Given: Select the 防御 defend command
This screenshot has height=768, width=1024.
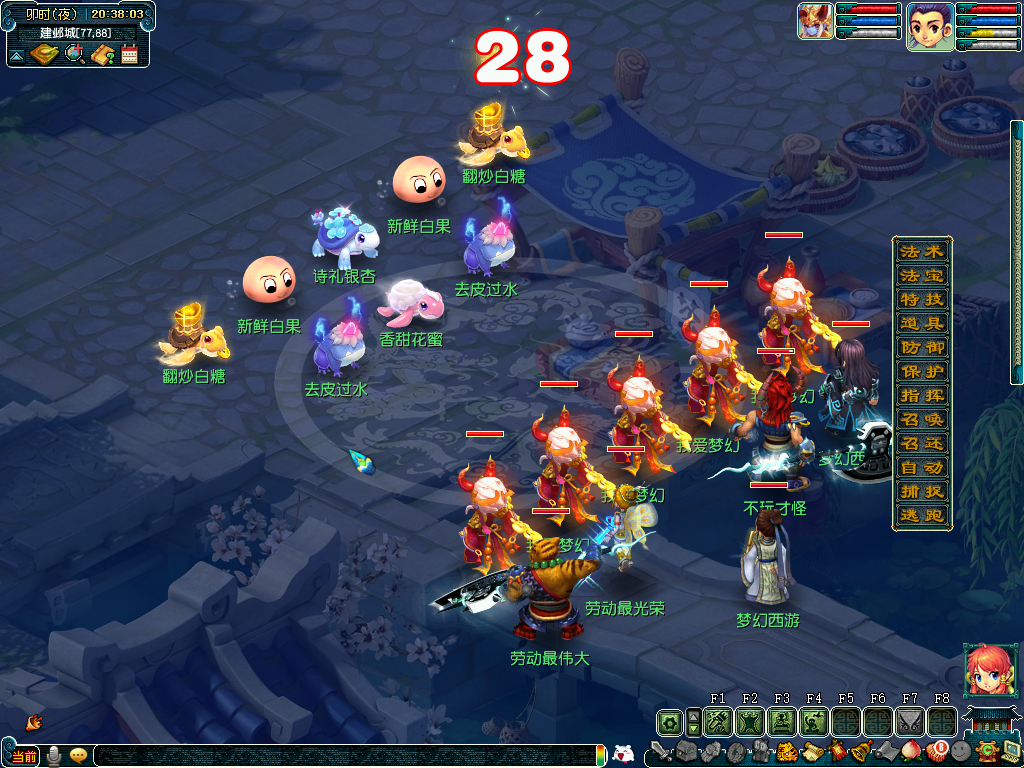Looking at the screenshot, I should coord(921,347).
